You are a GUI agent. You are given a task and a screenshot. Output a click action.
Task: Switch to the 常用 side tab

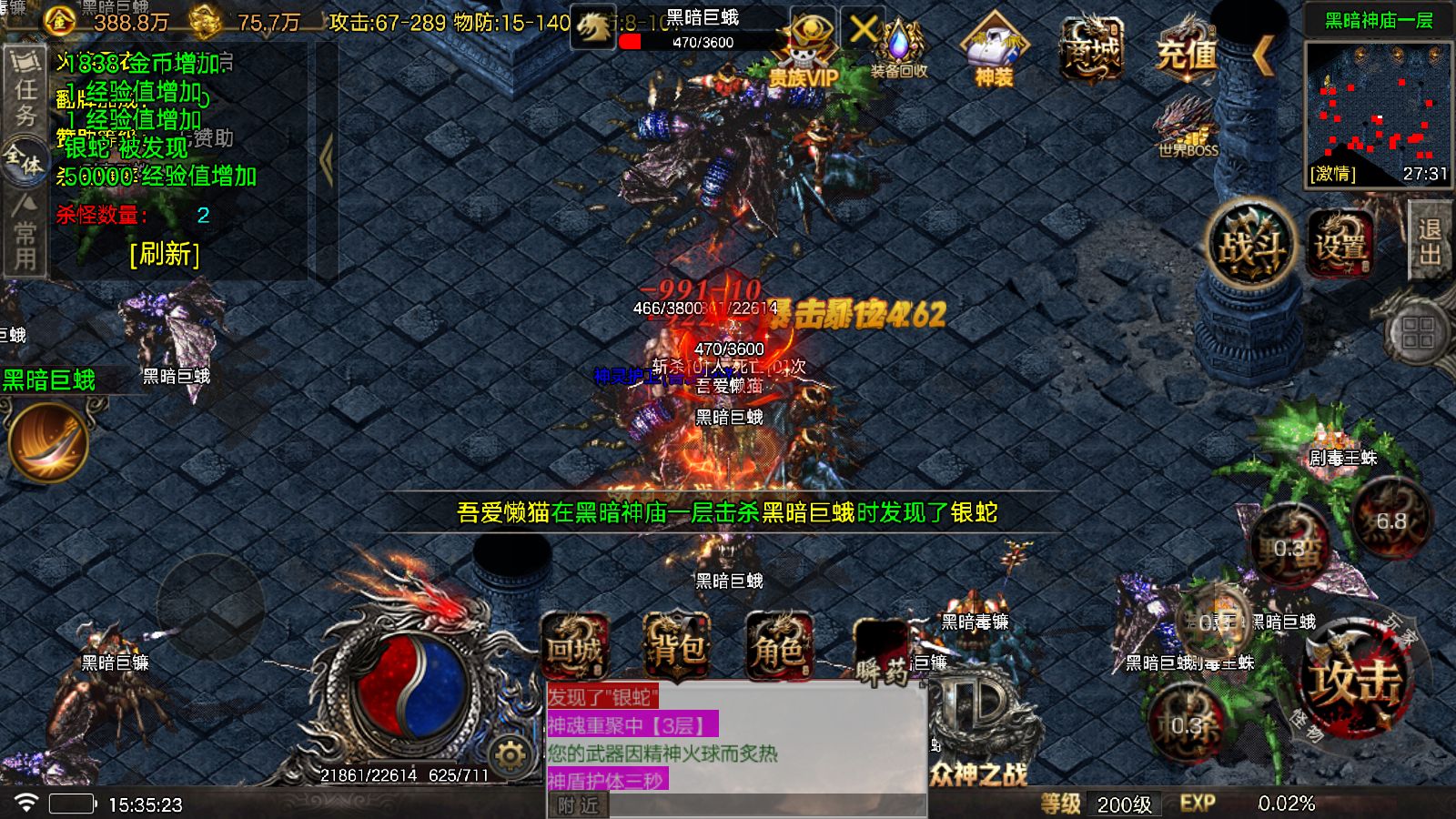coord(23,241)
